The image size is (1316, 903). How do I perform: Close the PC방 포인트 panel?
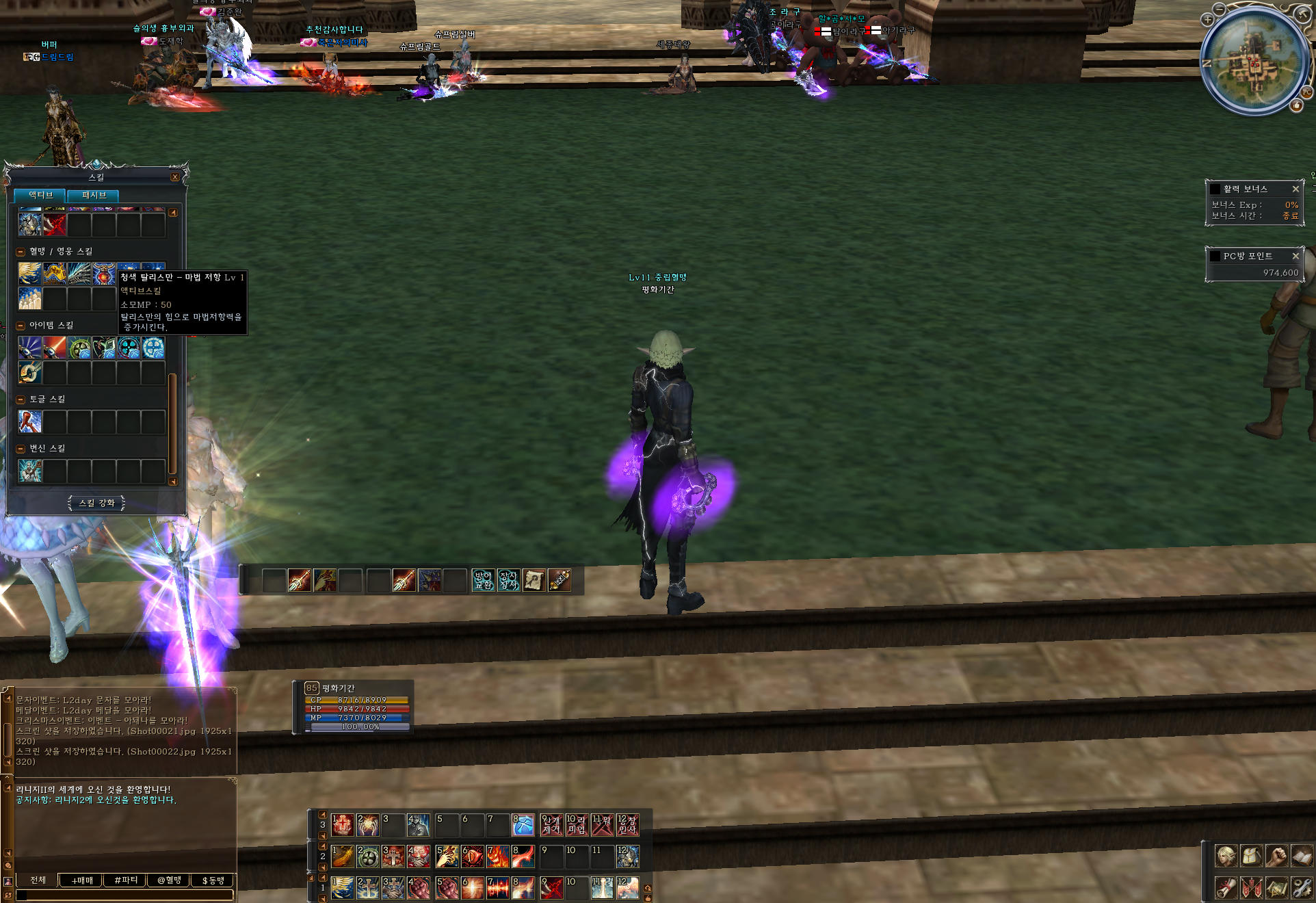[x=1295, y=257]
